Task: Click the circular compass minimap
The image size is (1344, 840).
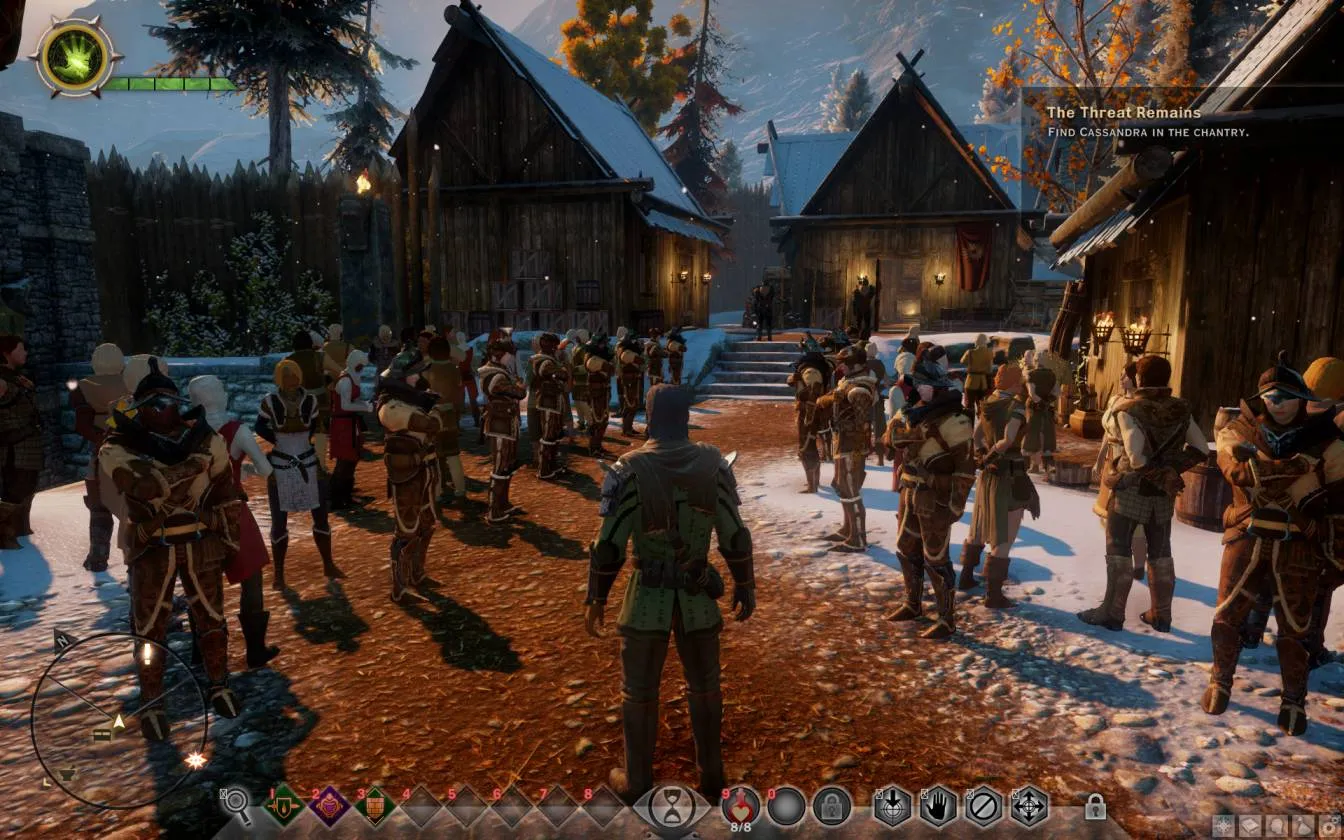Action: click(x=118, y=719)
